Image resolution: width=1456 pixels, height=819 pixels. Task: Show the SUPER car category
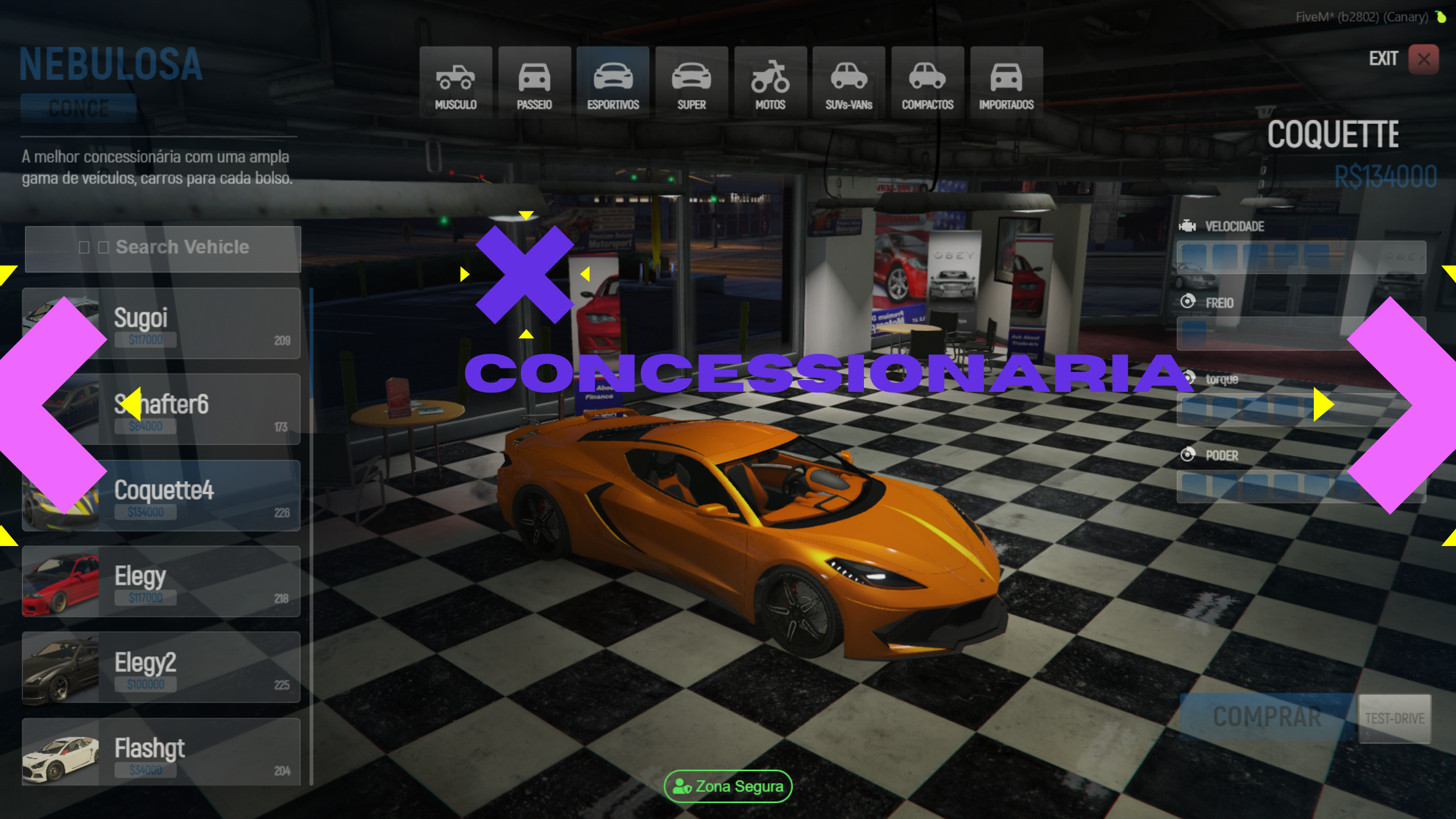[x=691, y=83]
